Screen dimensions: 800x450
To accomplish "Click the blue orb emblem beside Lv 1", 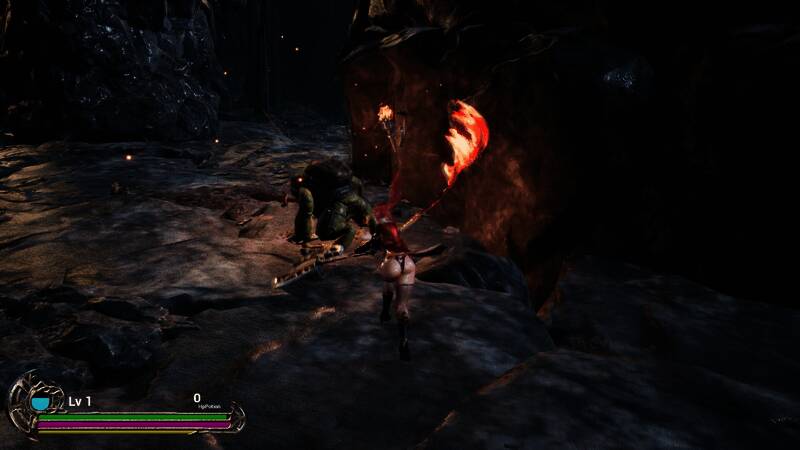I will coord(40,402).
